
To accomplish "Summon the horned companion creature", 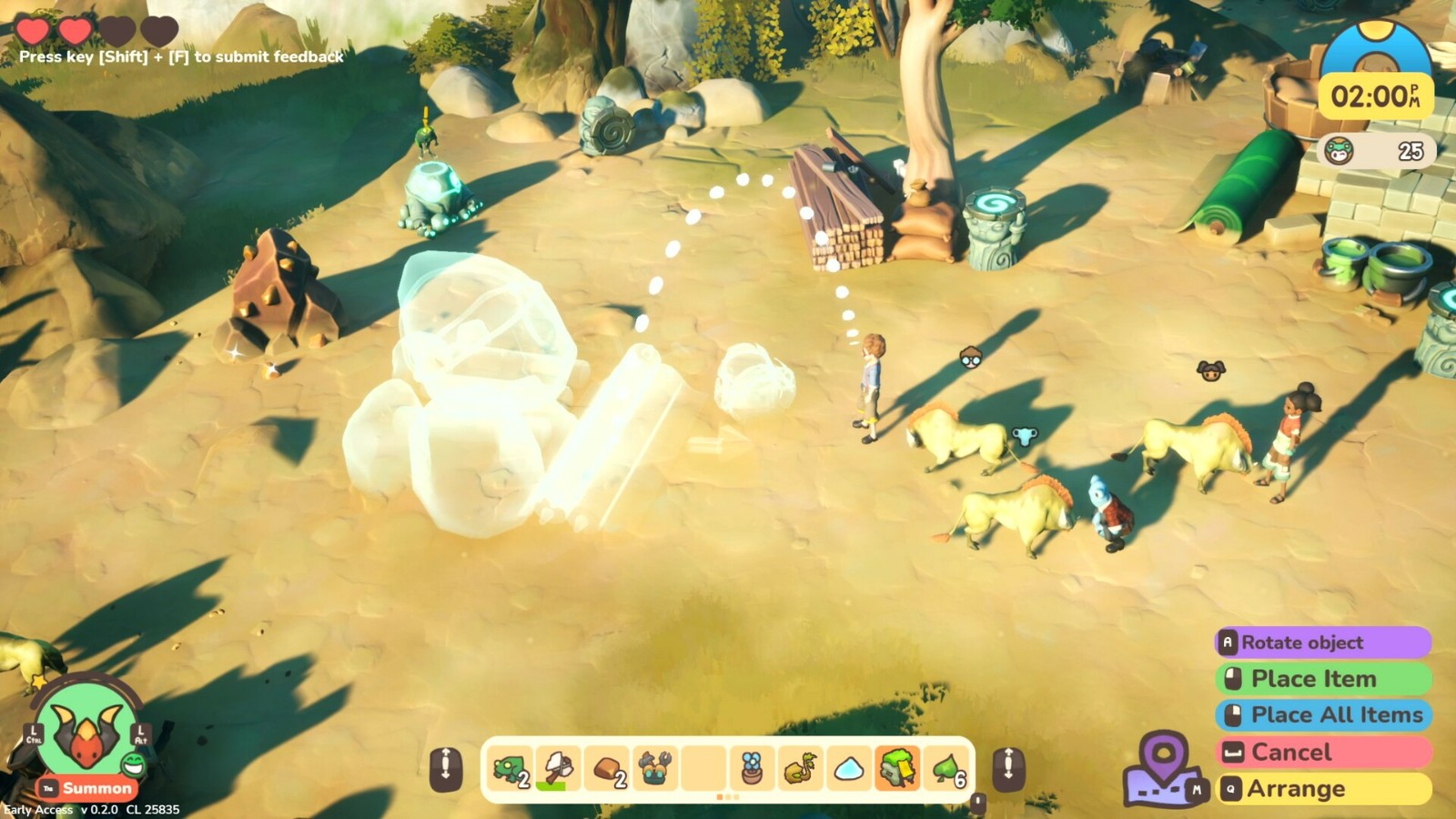I will (x=88, y=788).
